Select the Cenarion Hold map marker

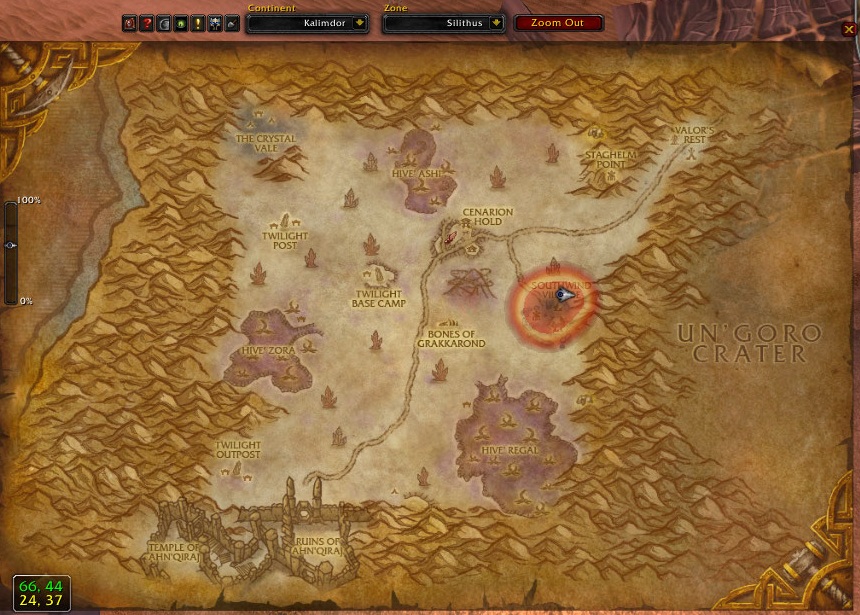[x=487, y=217]
